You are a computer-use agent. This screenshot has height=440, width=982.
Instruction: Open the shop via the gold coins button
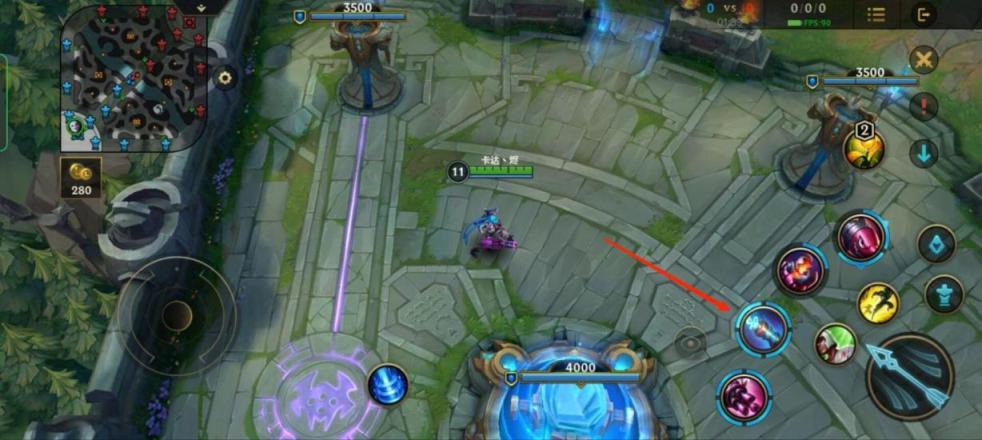point(78,176)
